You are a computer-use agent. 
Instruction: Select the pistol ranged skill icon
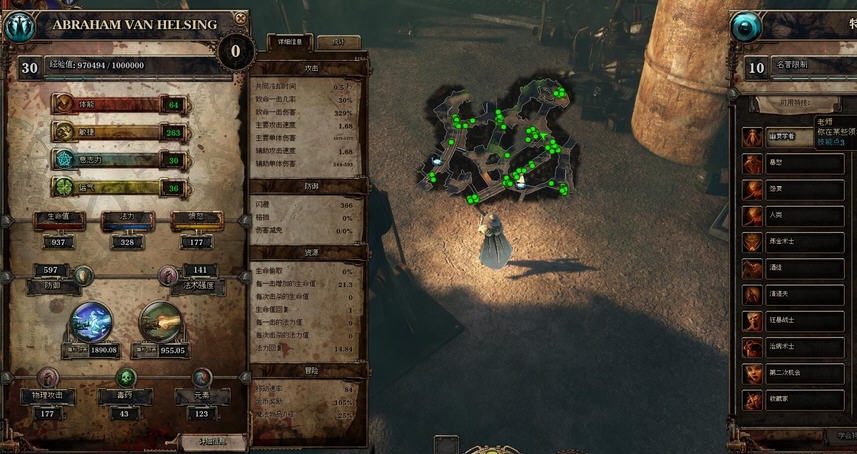[x=160, y=321]
